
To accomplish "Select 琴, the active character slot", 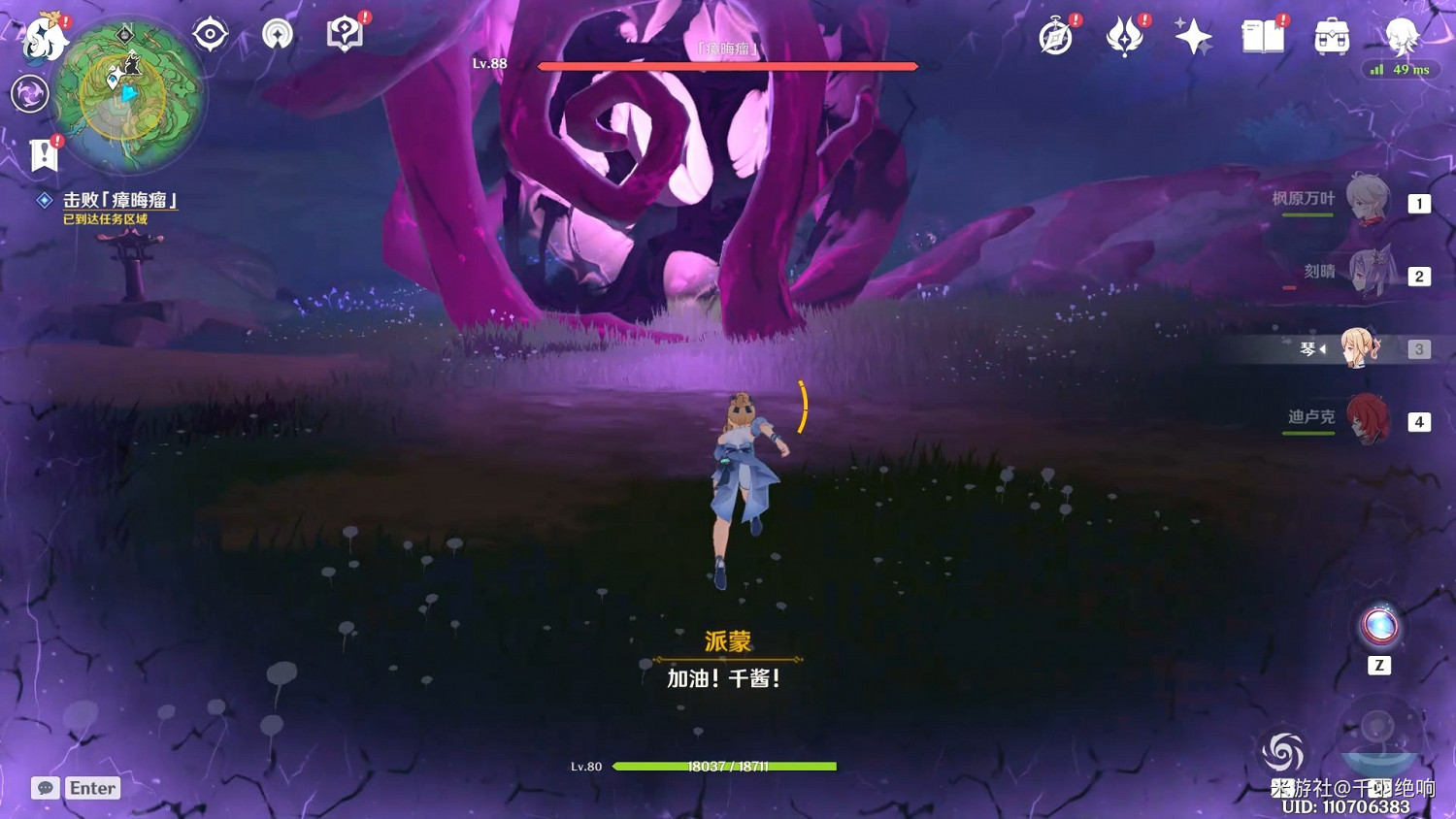I will click(1359, 347).
